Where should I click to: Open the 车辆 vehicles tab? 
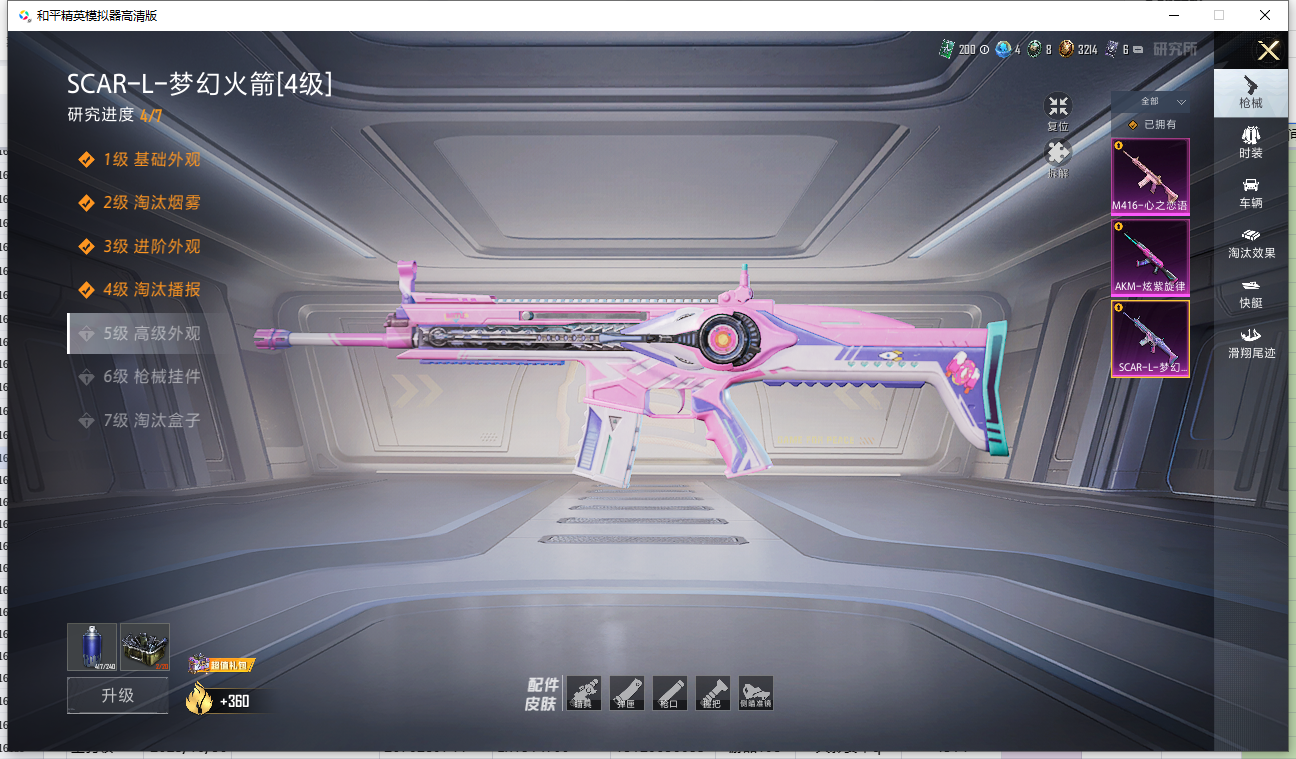tap(1250, 193)
